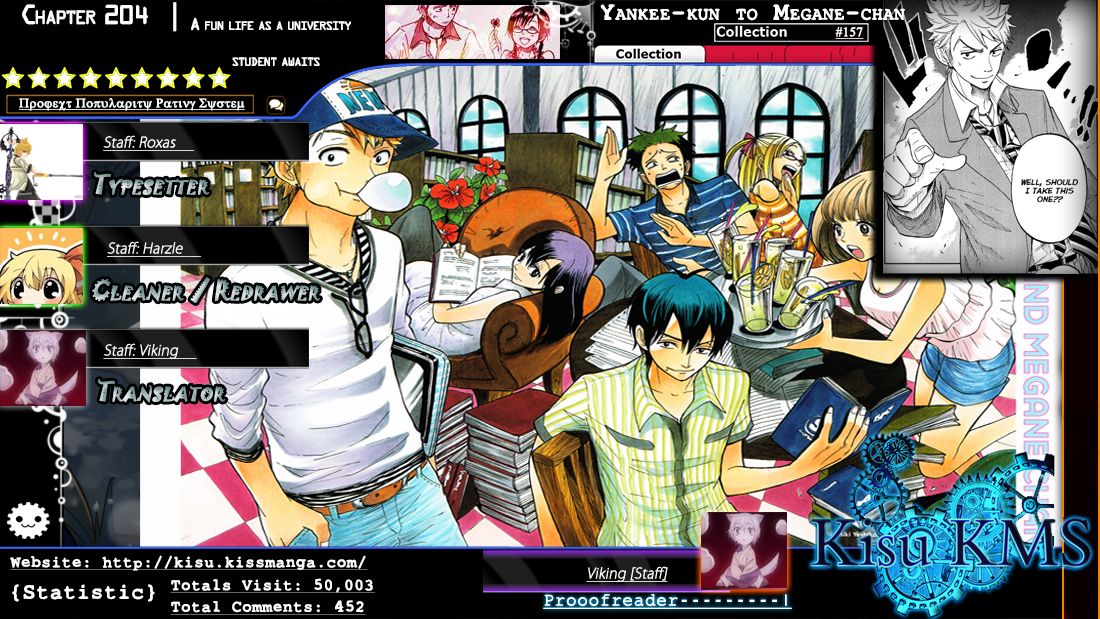Switch to the Collection tab
The image size is (1100, 619).
(648, 54)
